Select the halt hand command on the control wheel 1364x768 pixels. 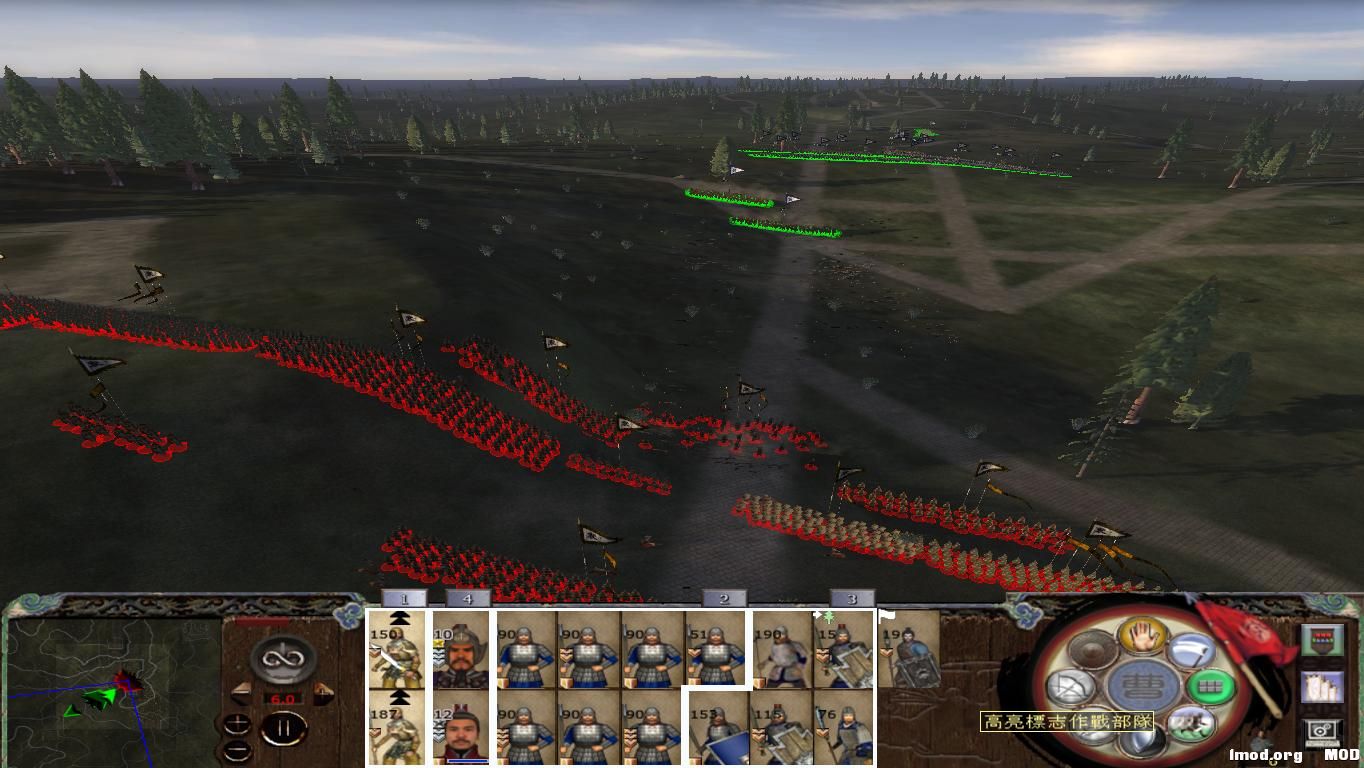(x=1144, y=638)
